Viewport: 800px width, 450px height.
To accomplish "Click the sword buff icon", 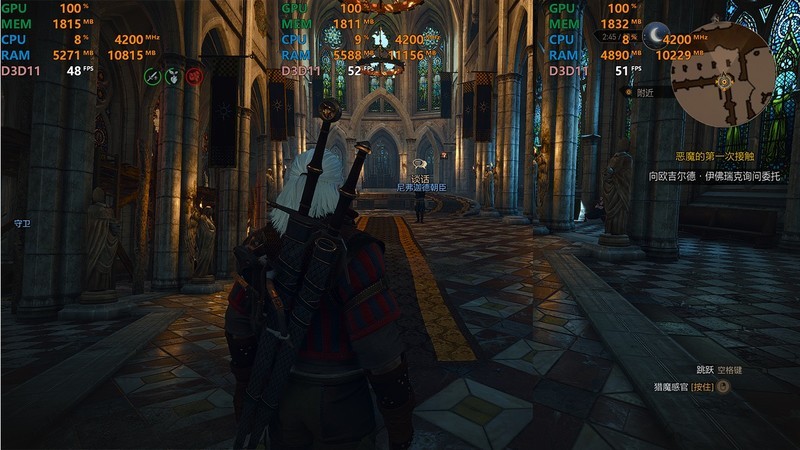I will [152, 75].
